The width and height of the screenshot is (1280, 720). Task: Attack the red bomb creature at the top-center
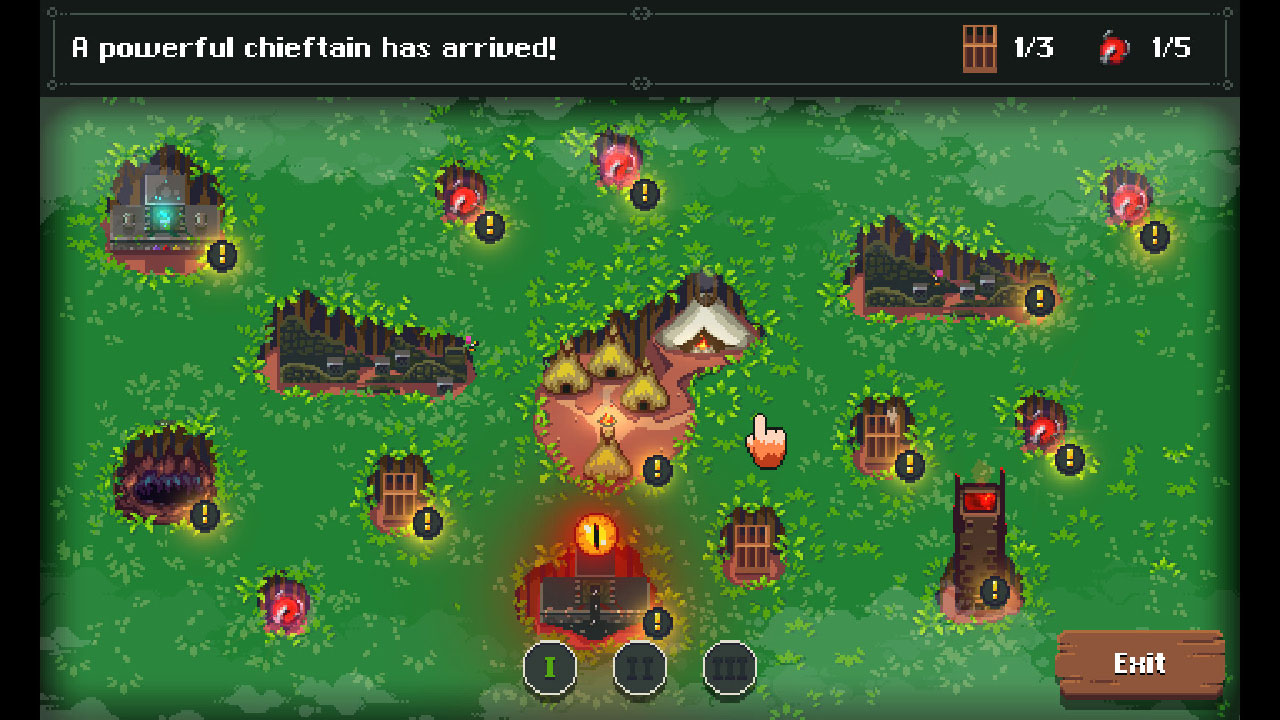point(616,162)
